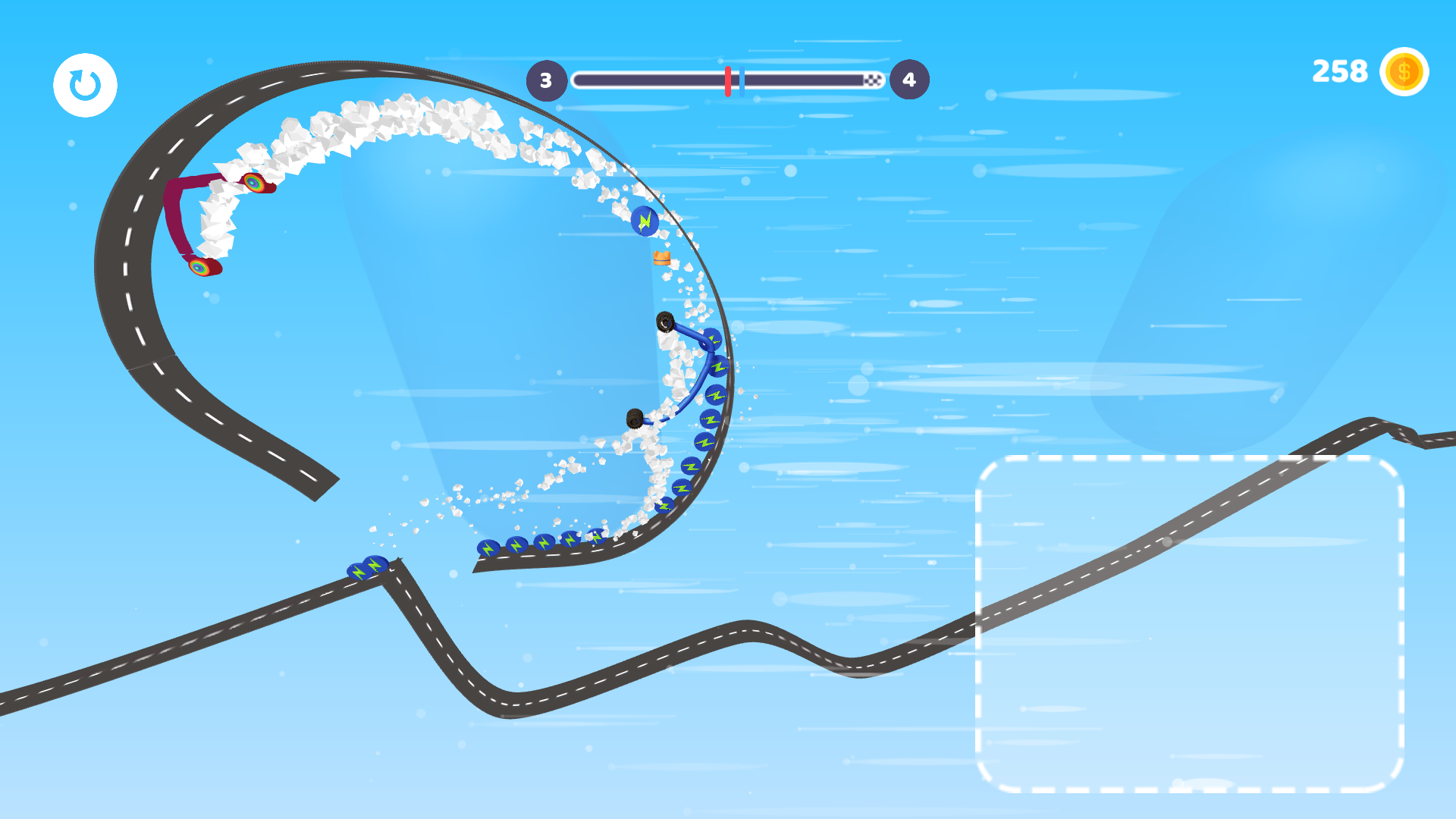This screenshot has width=1456, height=819.
Task: Click the blue stickman car's front tire
Action: tap(666, 322)
